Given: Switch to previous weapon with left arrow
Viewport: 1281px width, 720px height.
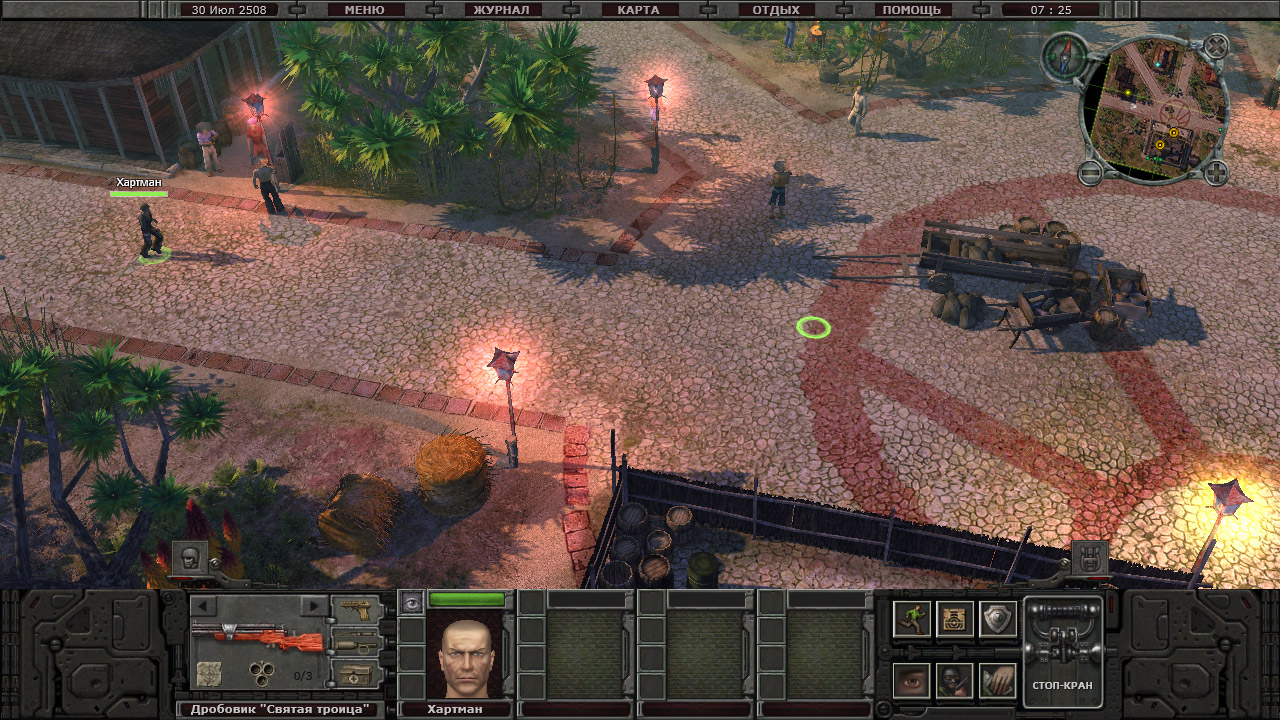Looking at the screenshot, I should [203, 606].
